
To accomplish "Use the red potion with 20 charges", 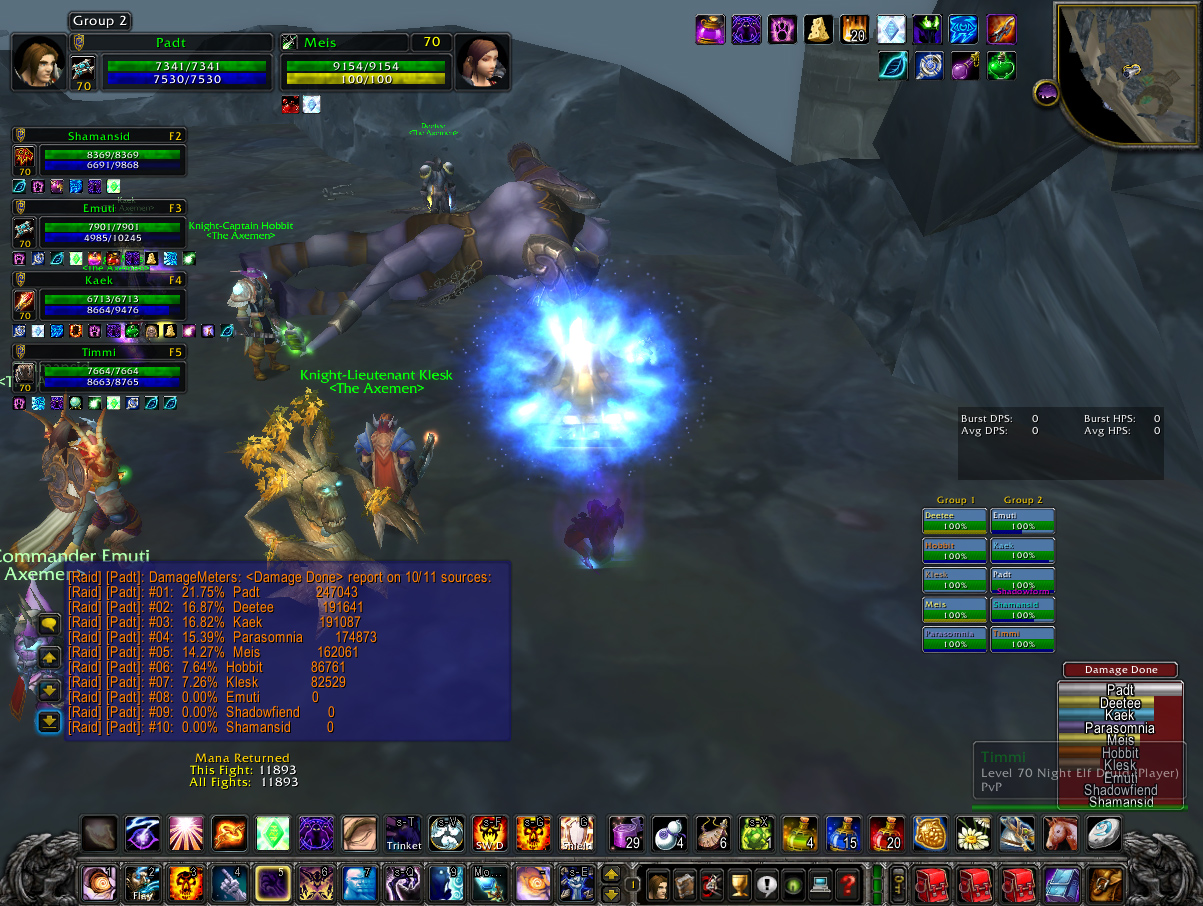I will coord(887,833).
